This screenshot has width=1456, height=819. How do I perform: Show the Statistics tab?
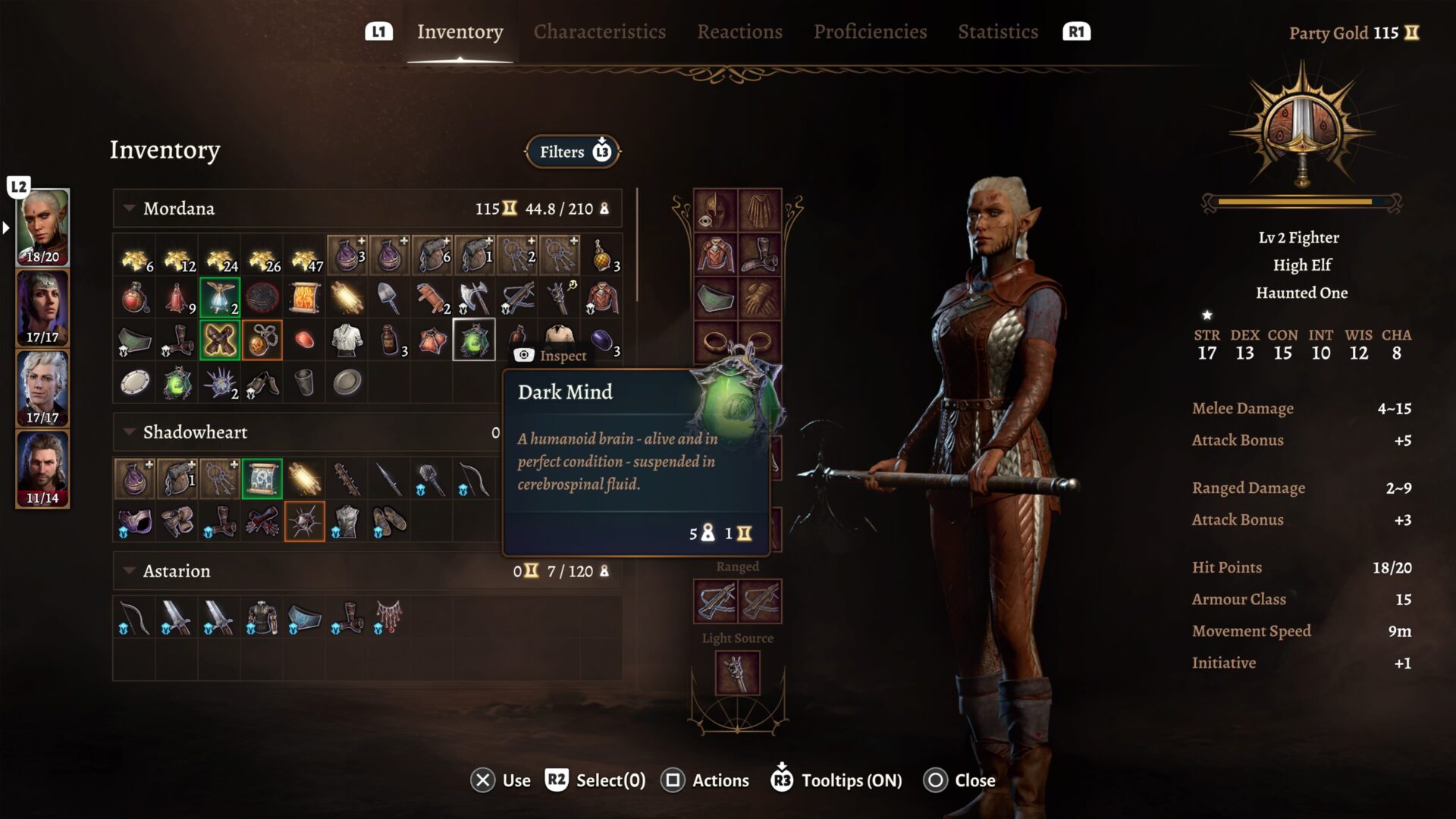point(997,32)
